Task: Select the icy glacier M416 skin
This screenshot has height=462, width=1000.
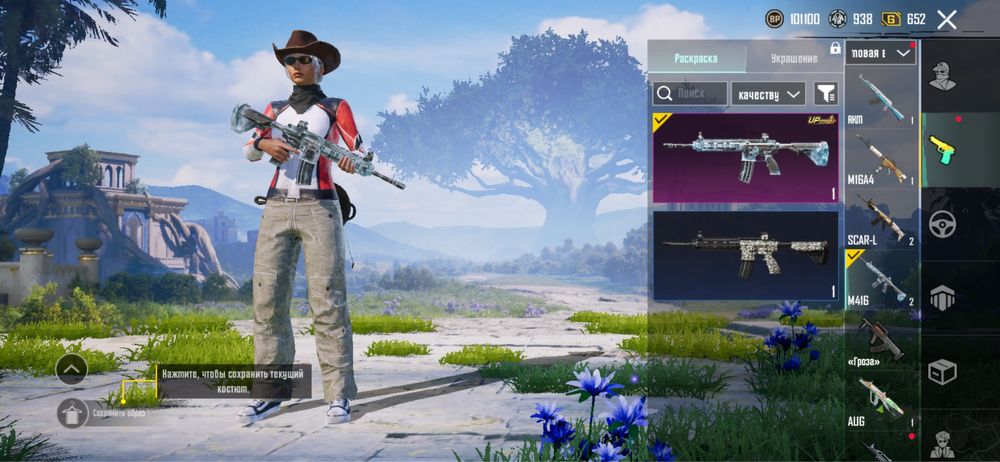Action: click(x=745, y=158)
